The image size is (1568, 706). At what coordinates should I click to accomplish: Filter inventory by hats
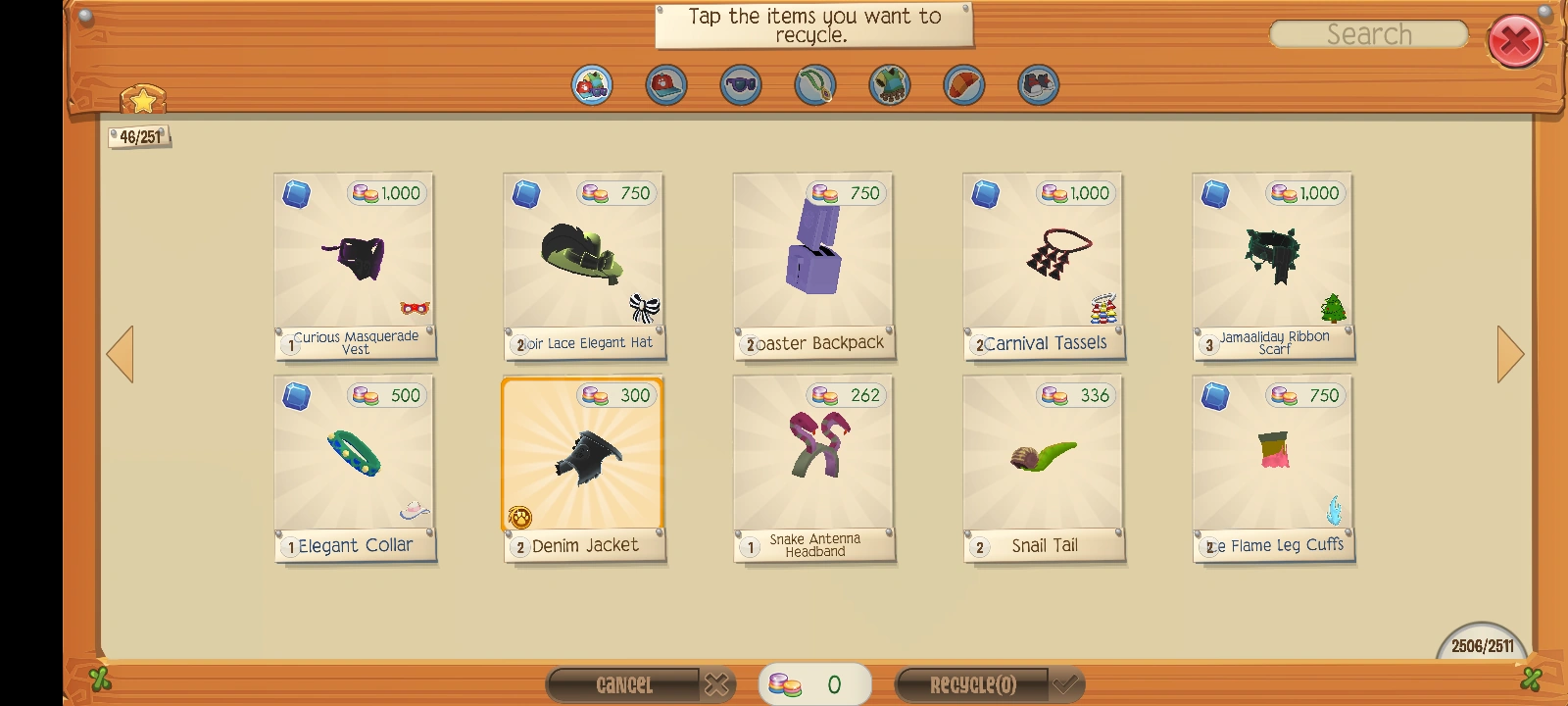[x=665, y=85]
